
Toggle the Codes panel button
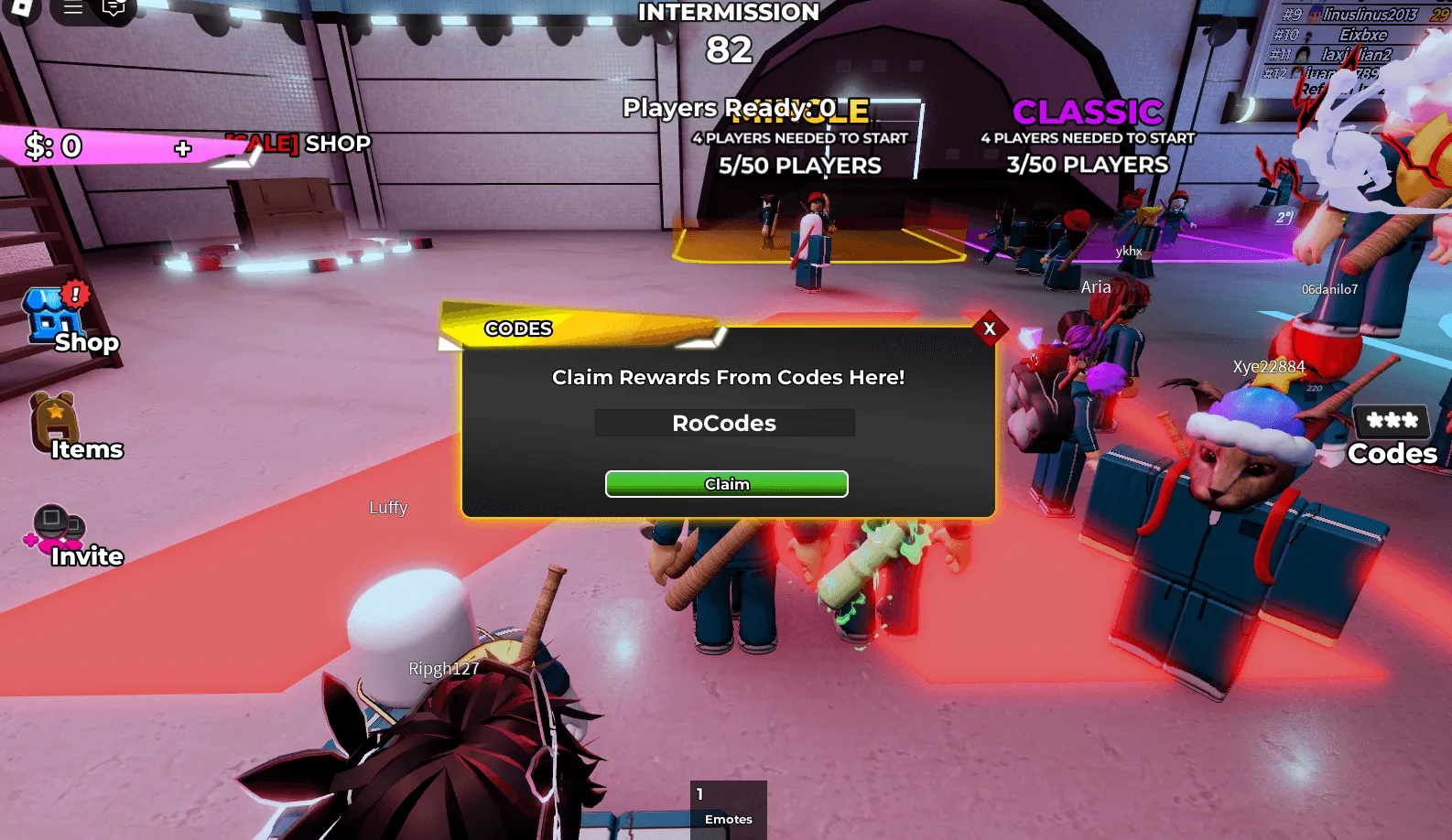tap(1392, 436)
